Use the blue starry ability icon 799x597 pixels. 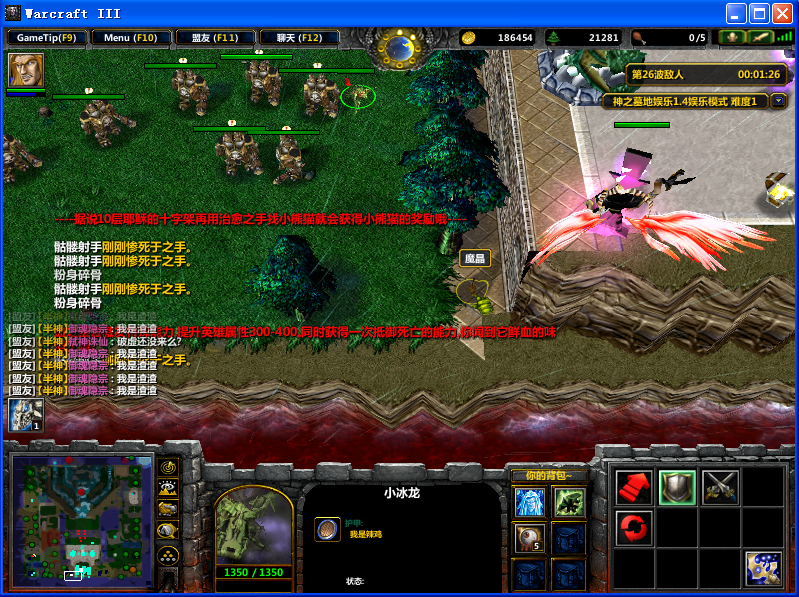(x=764, y=568)
